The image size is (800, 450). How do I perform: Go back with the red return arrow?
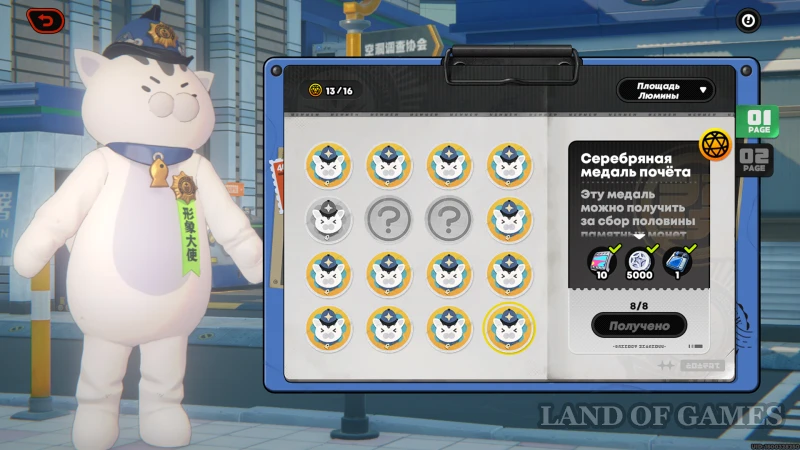coord(44,20)
